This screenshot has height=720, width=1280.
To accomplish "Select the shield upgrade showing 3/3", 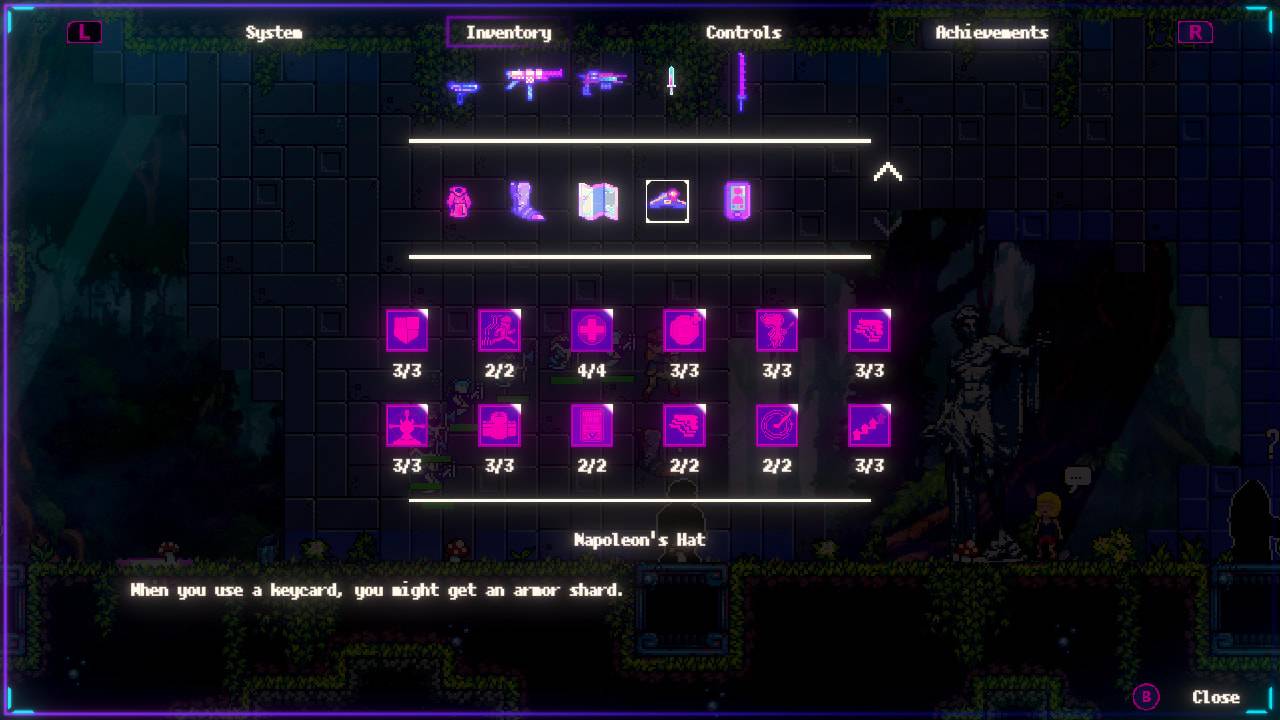I will [408, 331].
